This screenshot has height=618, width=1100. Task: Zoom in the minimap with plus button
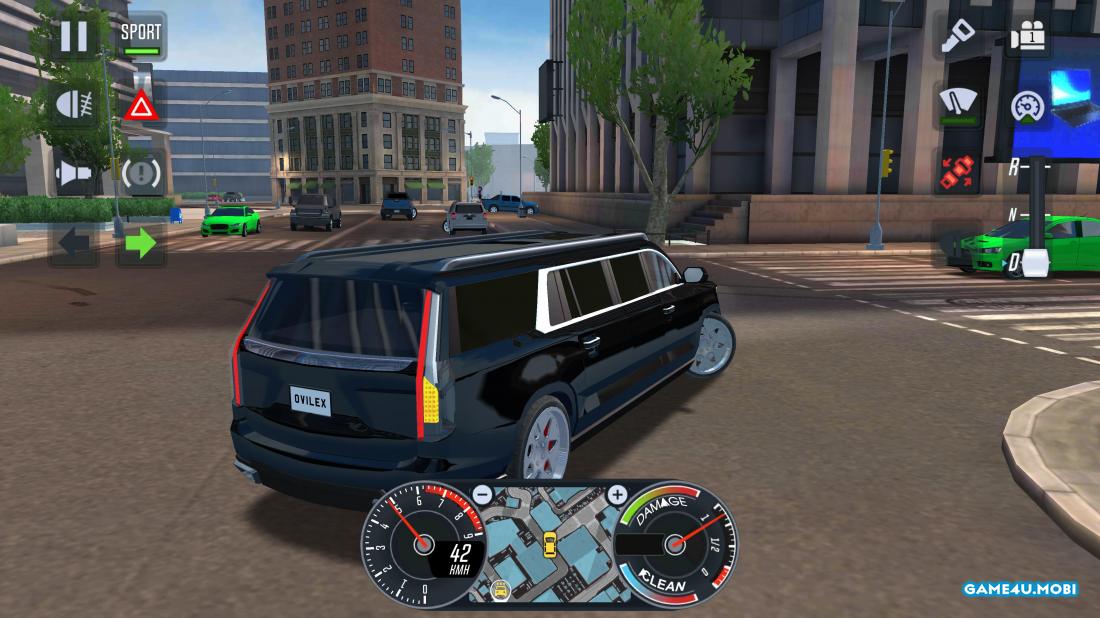pos(617,494)
